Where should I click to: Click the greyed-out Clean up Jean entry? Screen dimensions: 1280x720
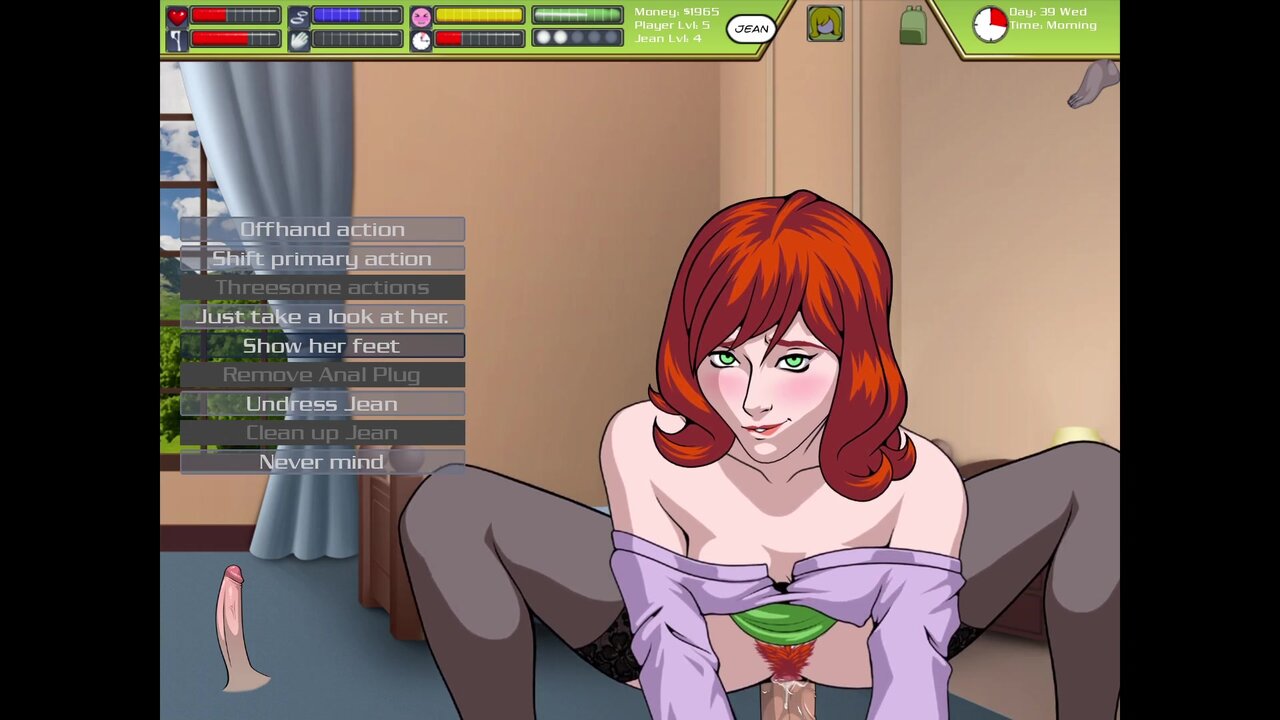322,432
